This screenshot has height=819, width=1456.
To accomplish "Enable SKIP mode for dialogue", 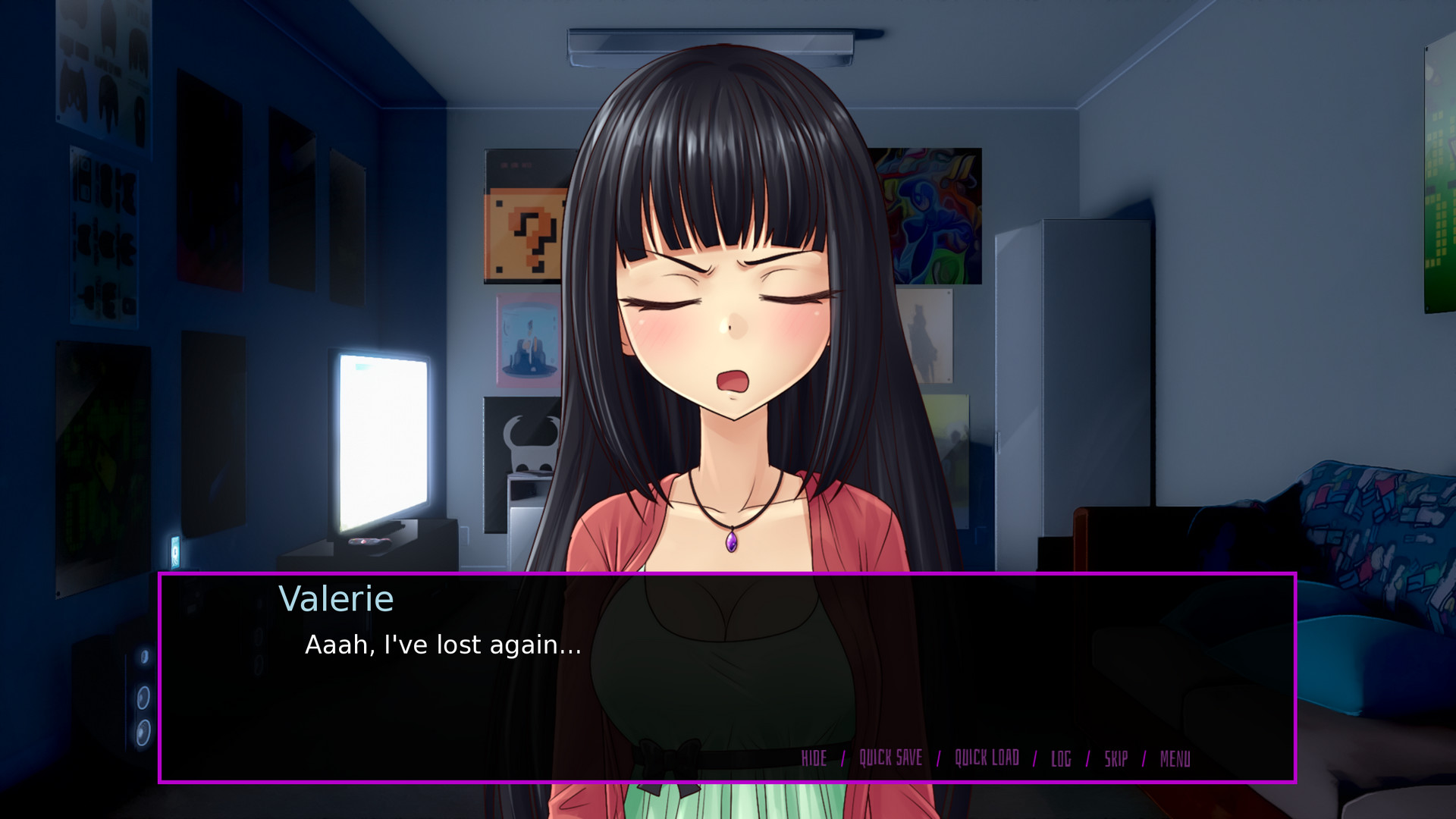I will point(1115,758).
